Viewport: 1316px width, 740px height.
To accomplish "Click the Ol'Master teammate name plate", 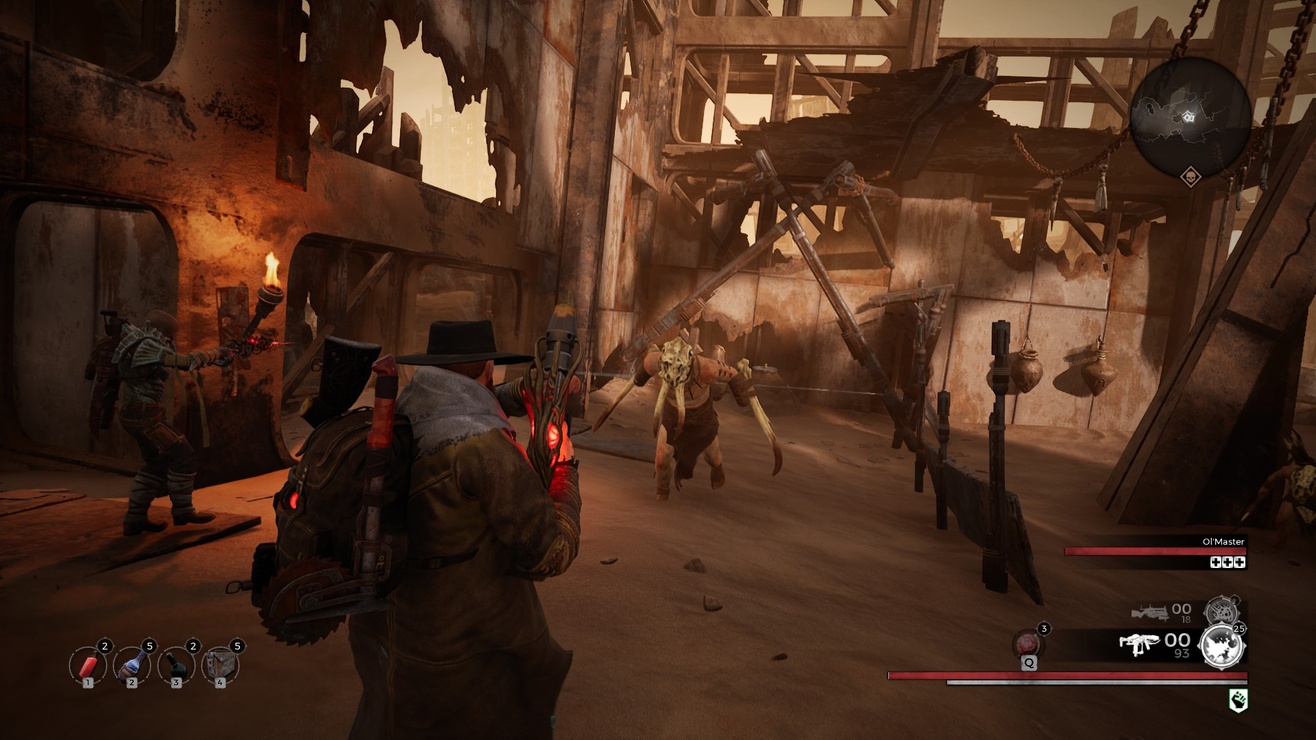I will [1223, 542].
